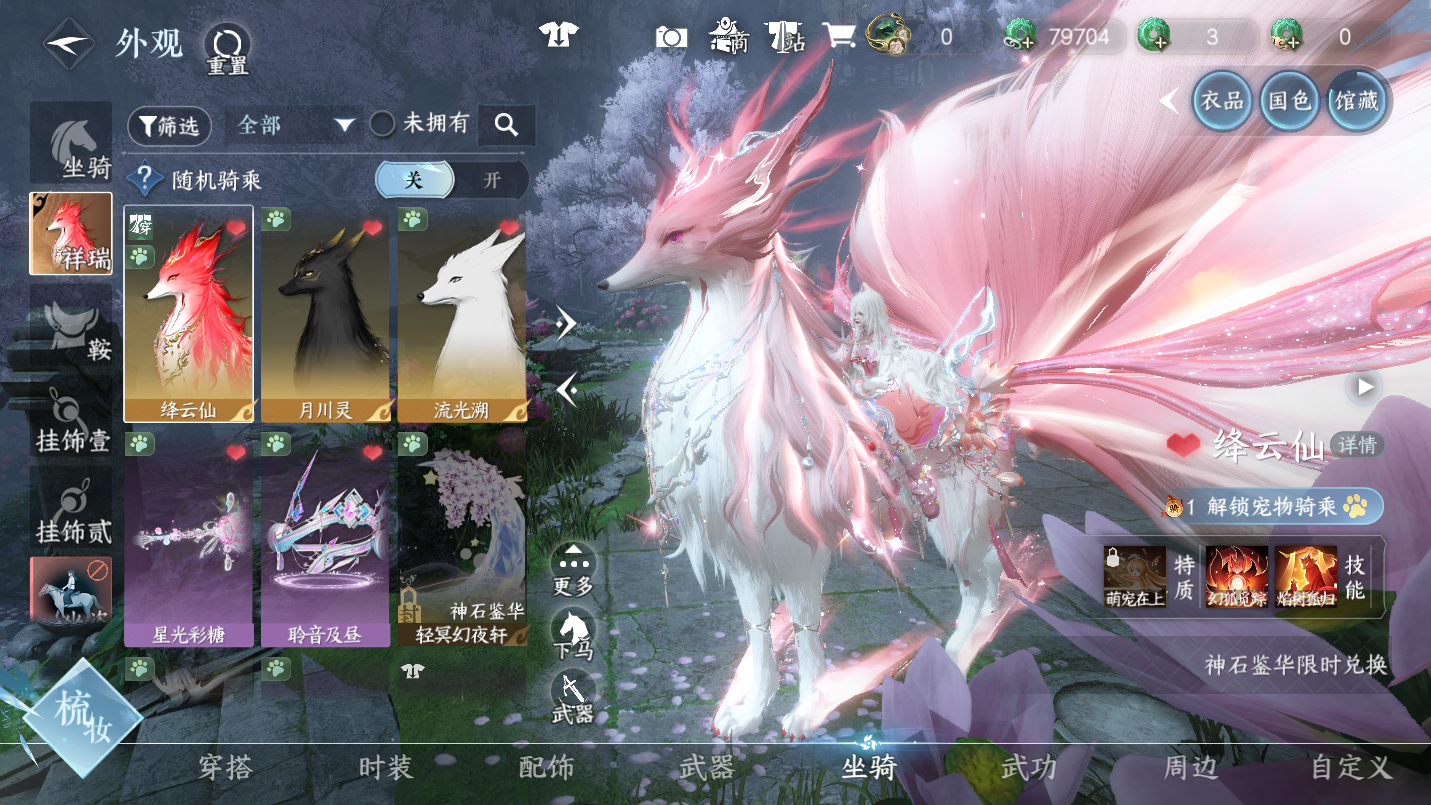Image resolution: width=1431 pixels, height=805 pixels.
Task: Open the magnifier search box
Action: (x=507, y=125)
